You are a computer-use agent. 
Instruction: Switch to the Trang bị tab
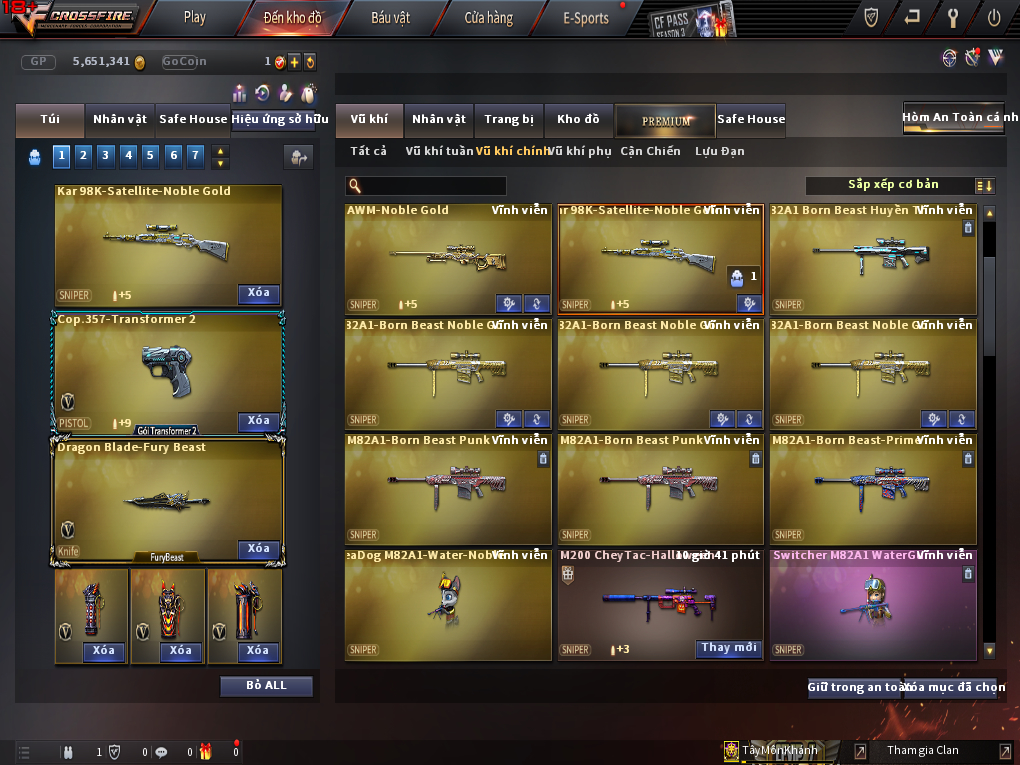[x=509, y=119]
